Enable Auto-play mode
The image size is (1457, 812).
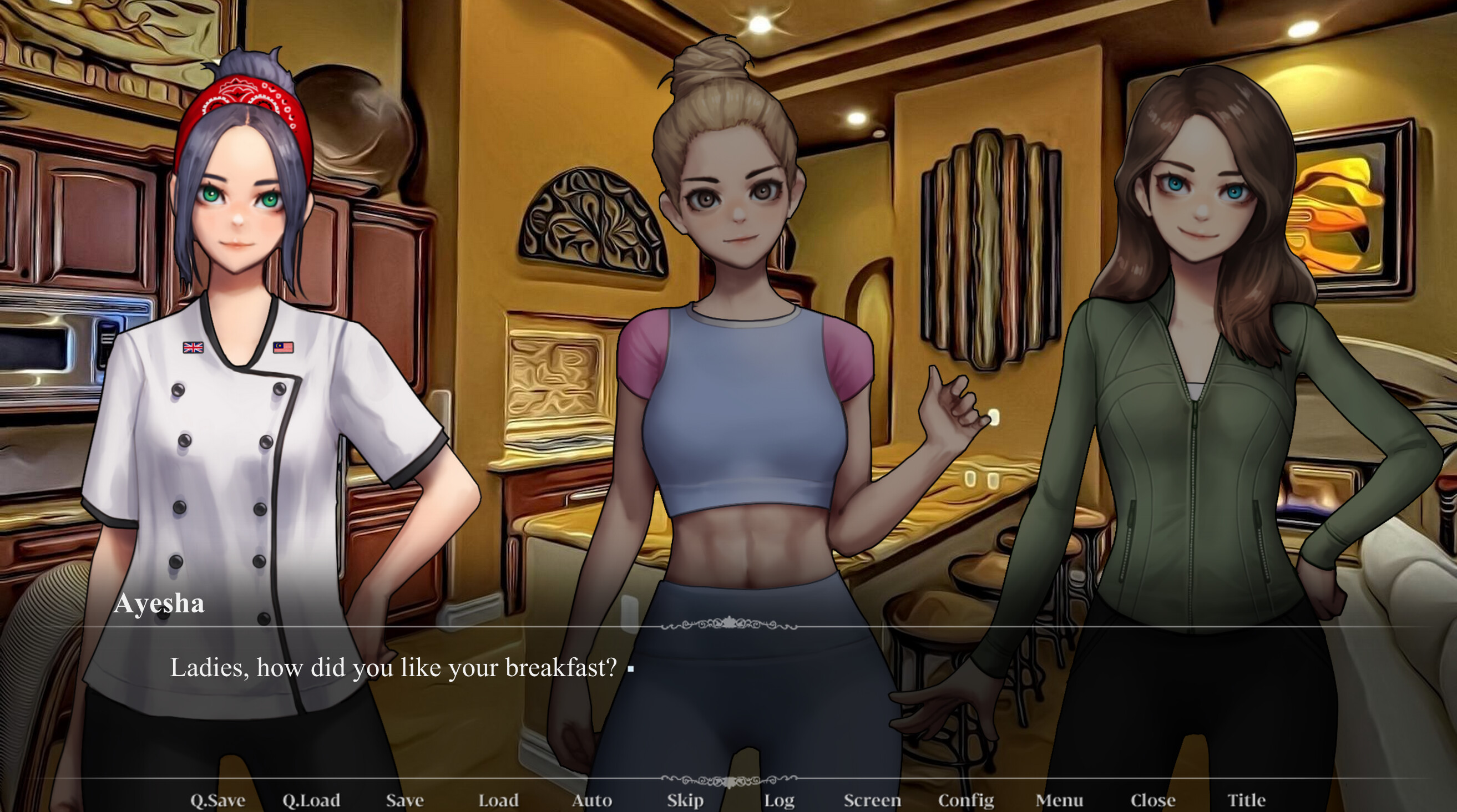[x=592, y=800]
